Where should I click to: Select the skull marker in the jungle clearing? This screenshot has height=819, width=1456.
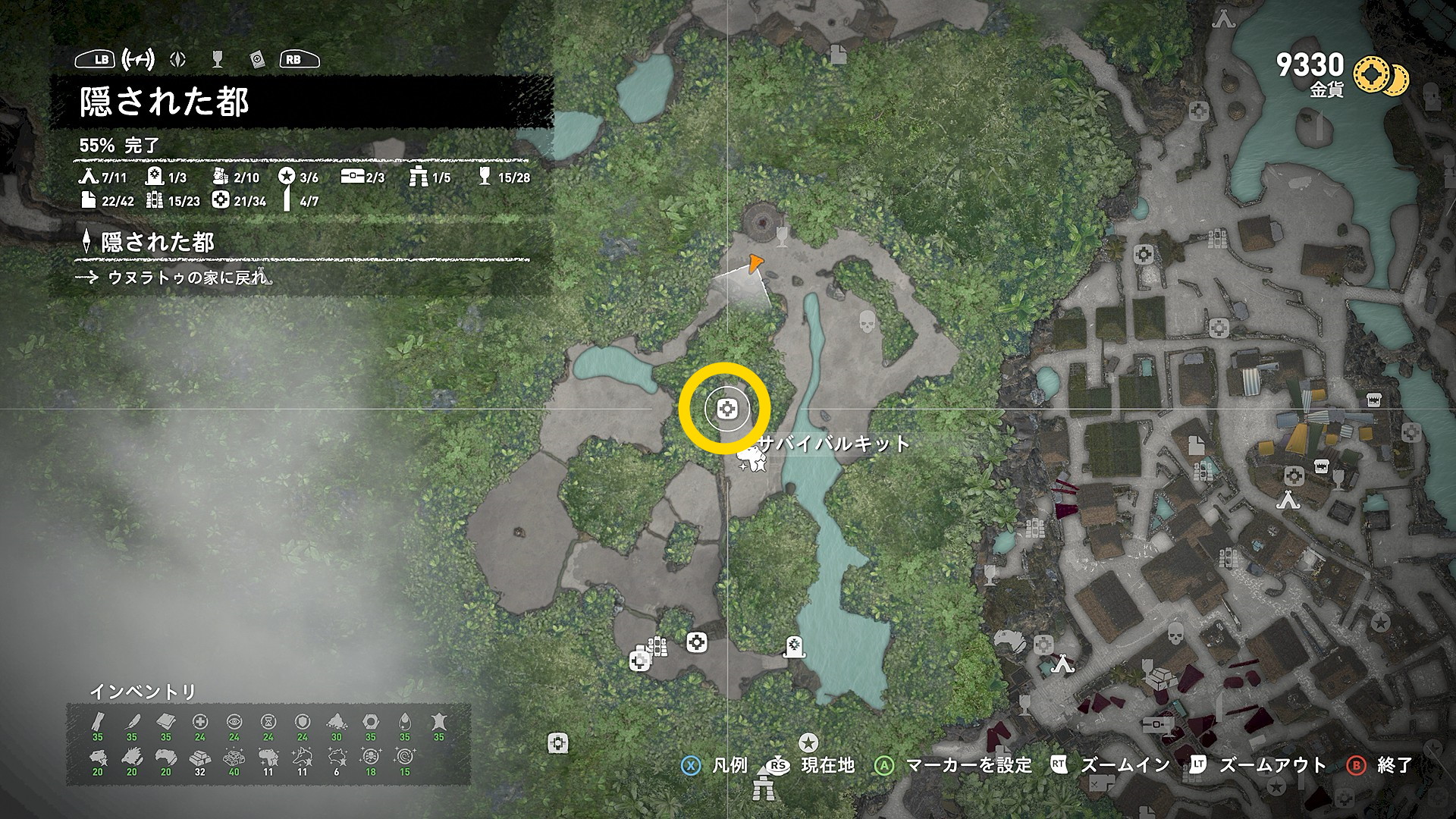coord(867,322)
